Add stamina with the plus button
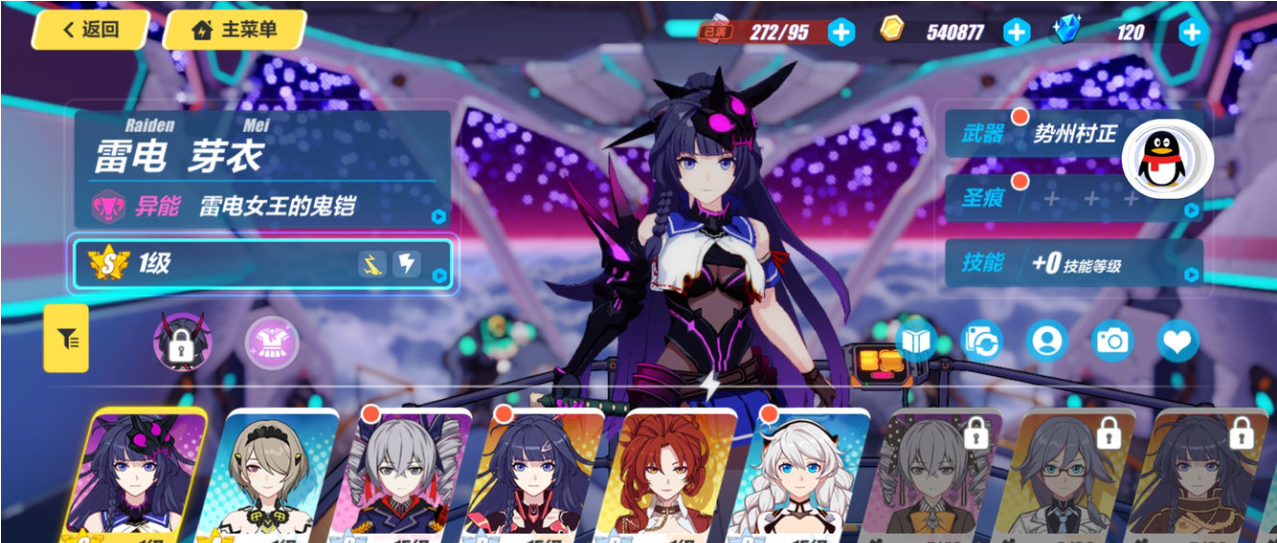The image size is (1277, 543). tap(842, 32)
